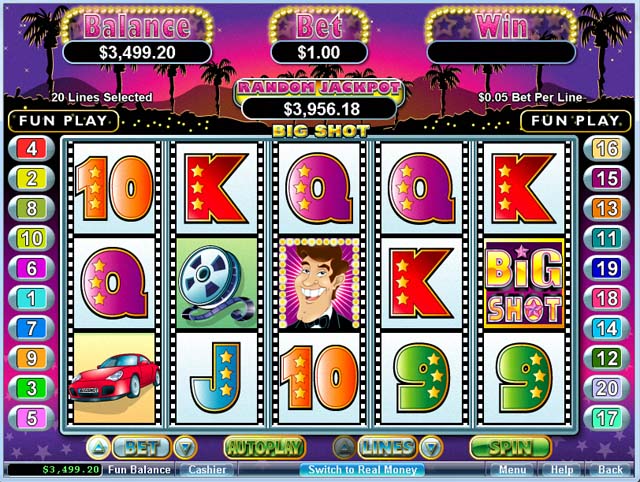Screen dimensions: 640x482
Task: Raise the number of lines with the up arrow
Action: click(343, 447)
